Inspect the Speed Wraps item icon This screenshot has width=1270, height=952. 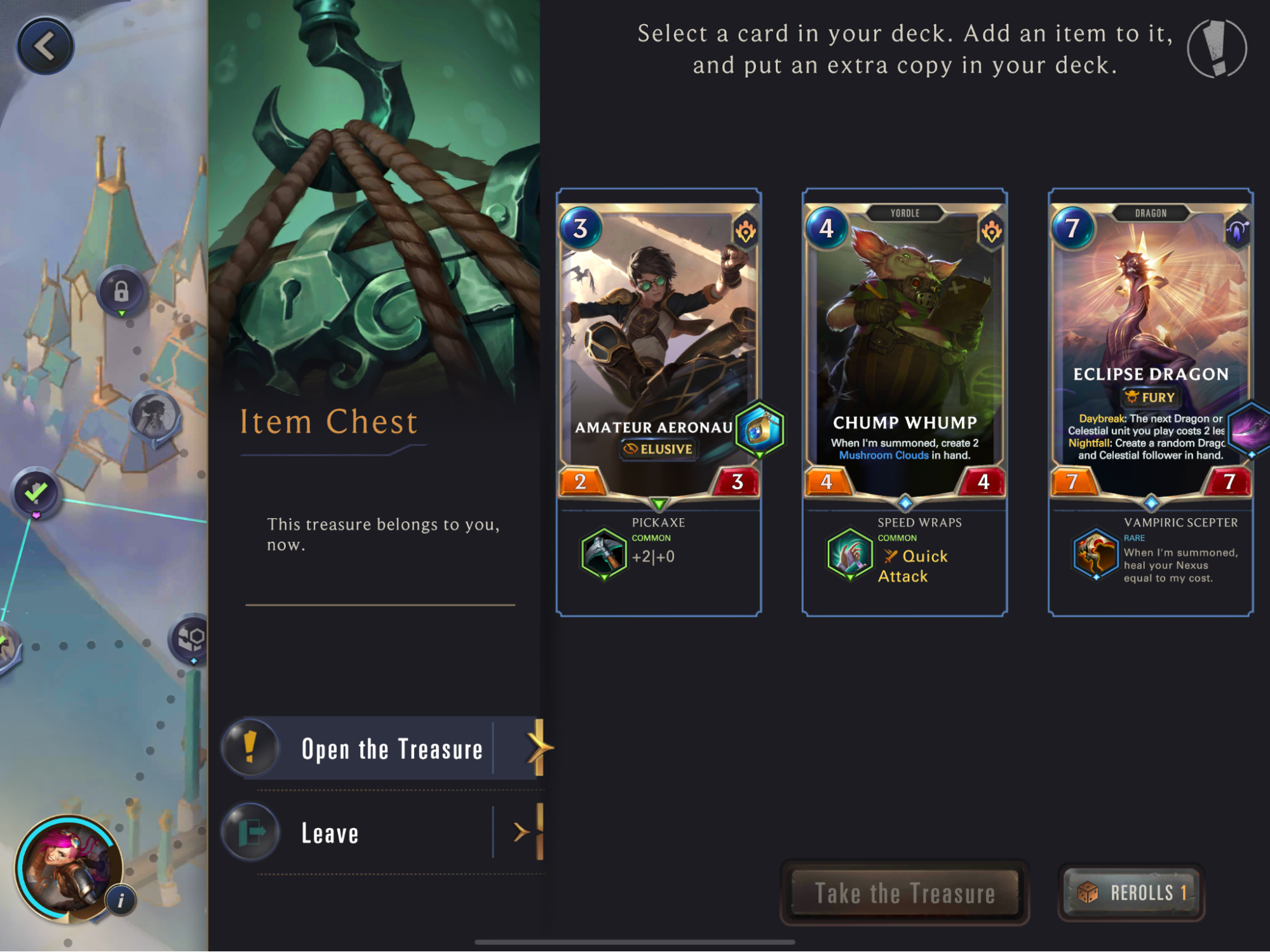pos(849,554)
